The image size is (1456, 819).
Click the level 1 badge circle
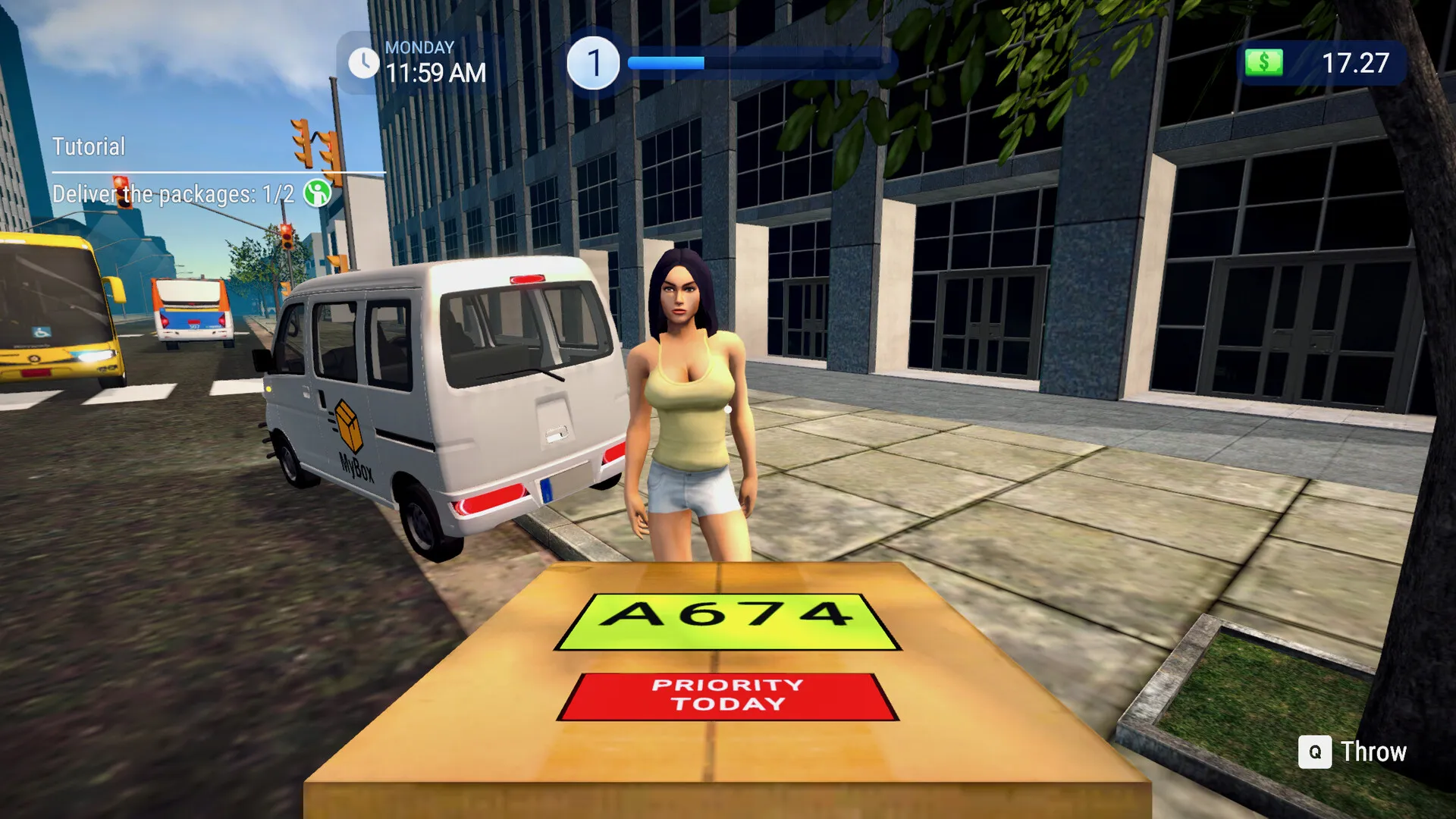pos(595,61)
